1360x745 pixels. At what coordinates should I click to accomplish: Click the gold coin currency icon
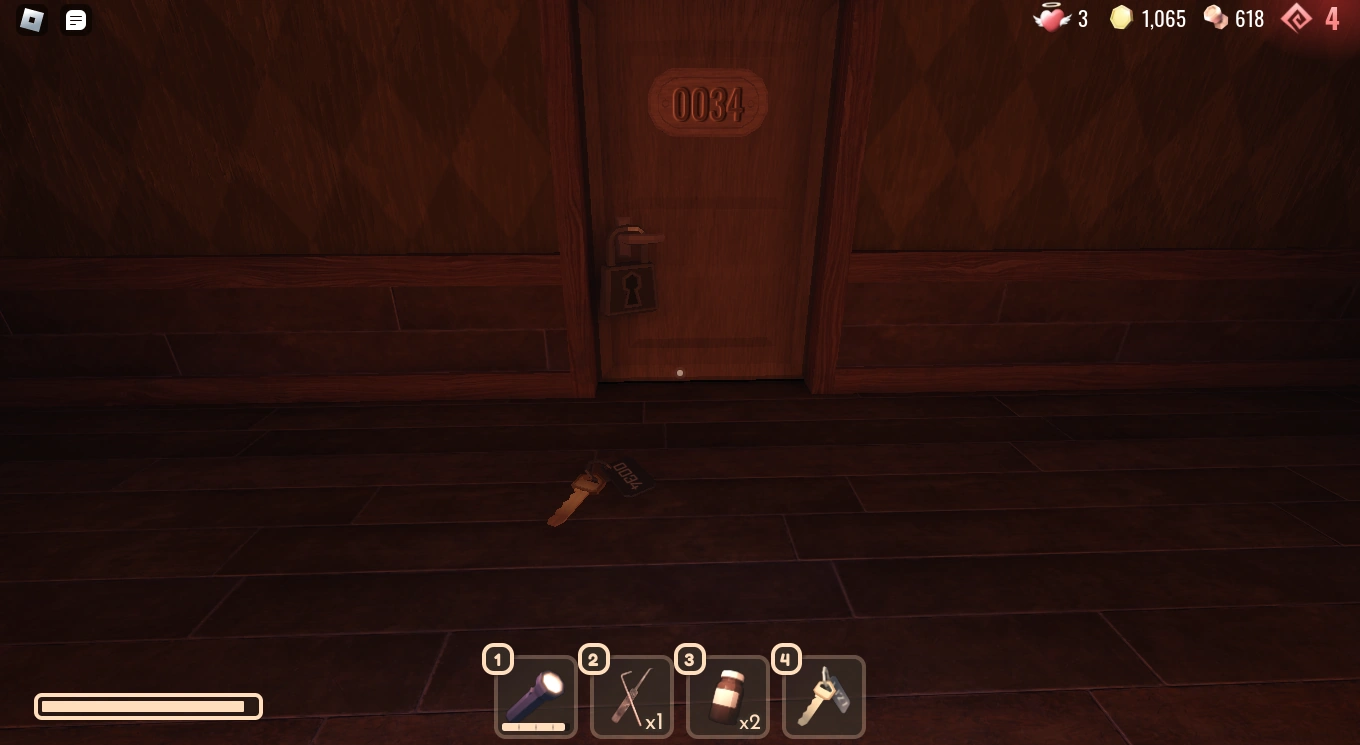(1121, 18)
